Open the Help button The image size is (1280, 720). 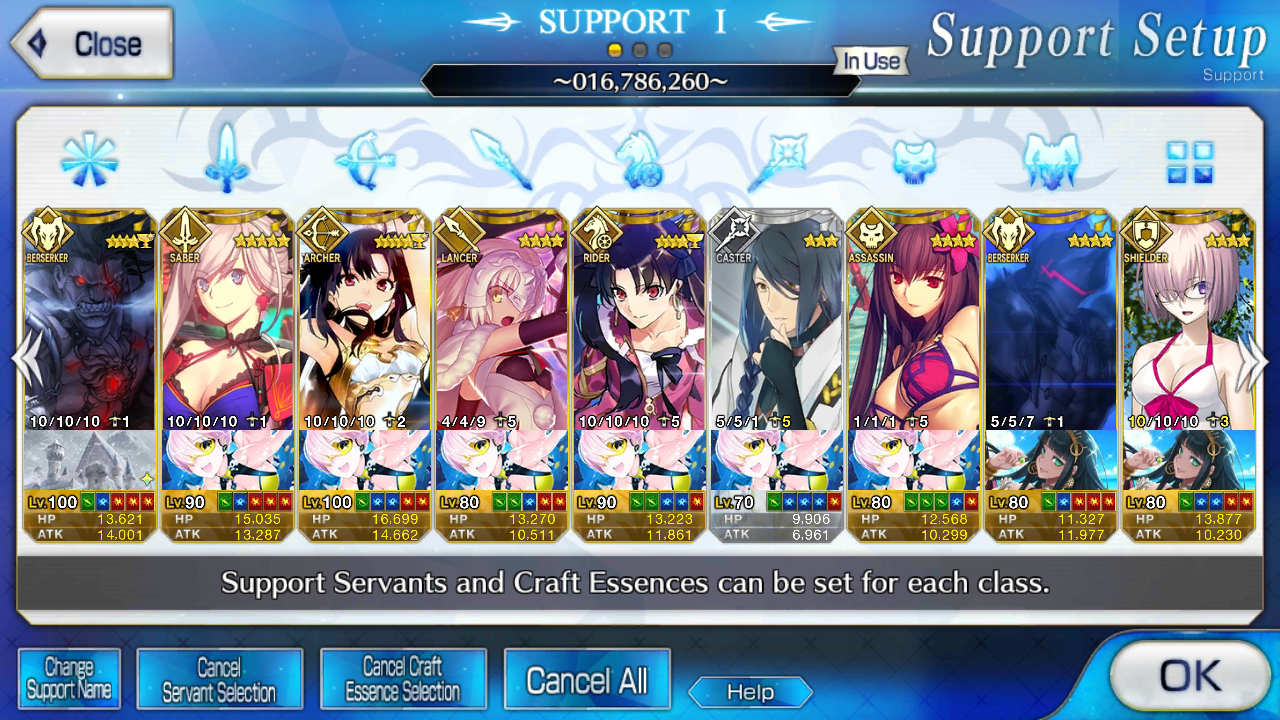pos(750,692)
